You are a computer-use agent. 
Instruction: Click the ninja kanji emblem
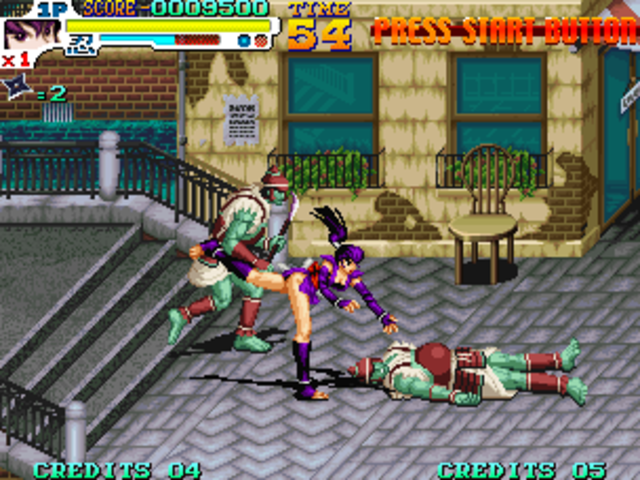click(82, 42)
